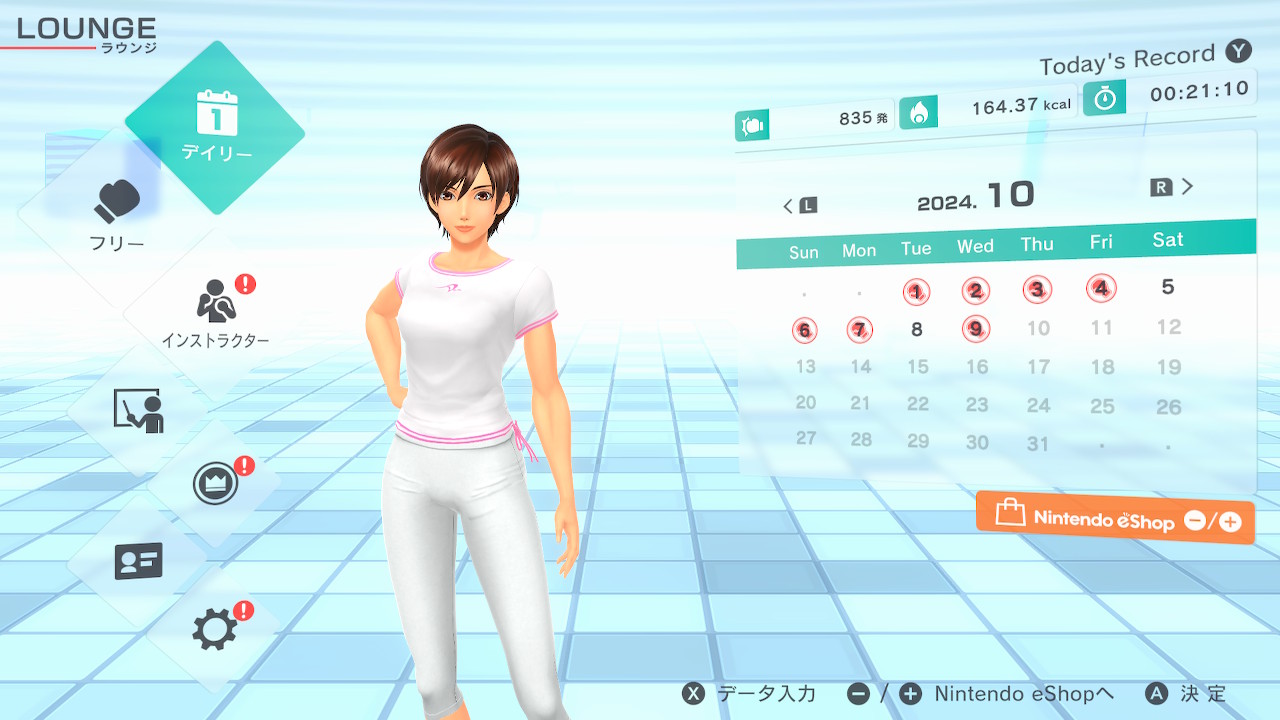Open the tutorial whiteboard presenter menu
This screenshot has width=1280, height=720.
[x=138, y=411]
